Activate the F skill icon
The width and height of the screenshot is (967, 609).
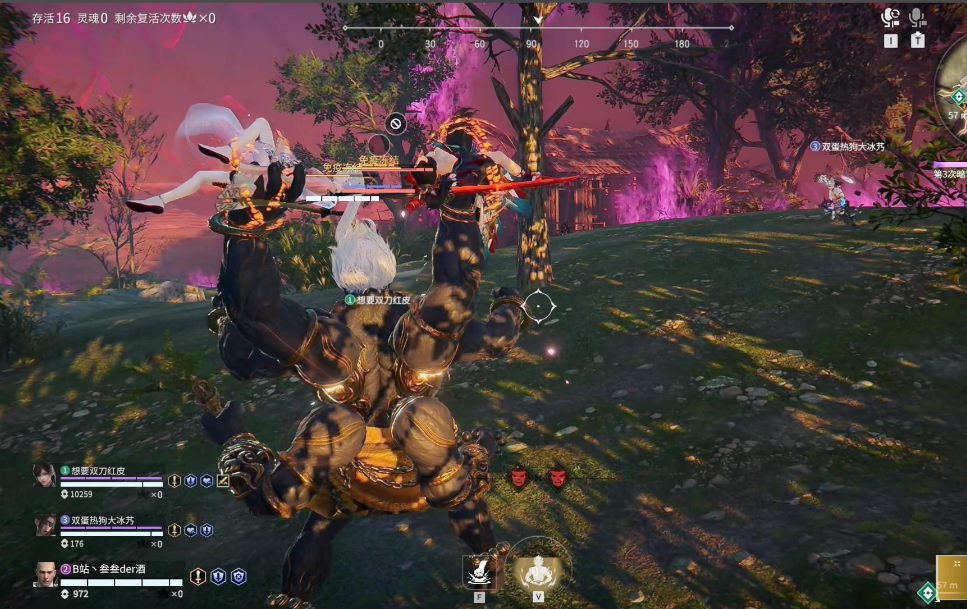click(479, 571)
